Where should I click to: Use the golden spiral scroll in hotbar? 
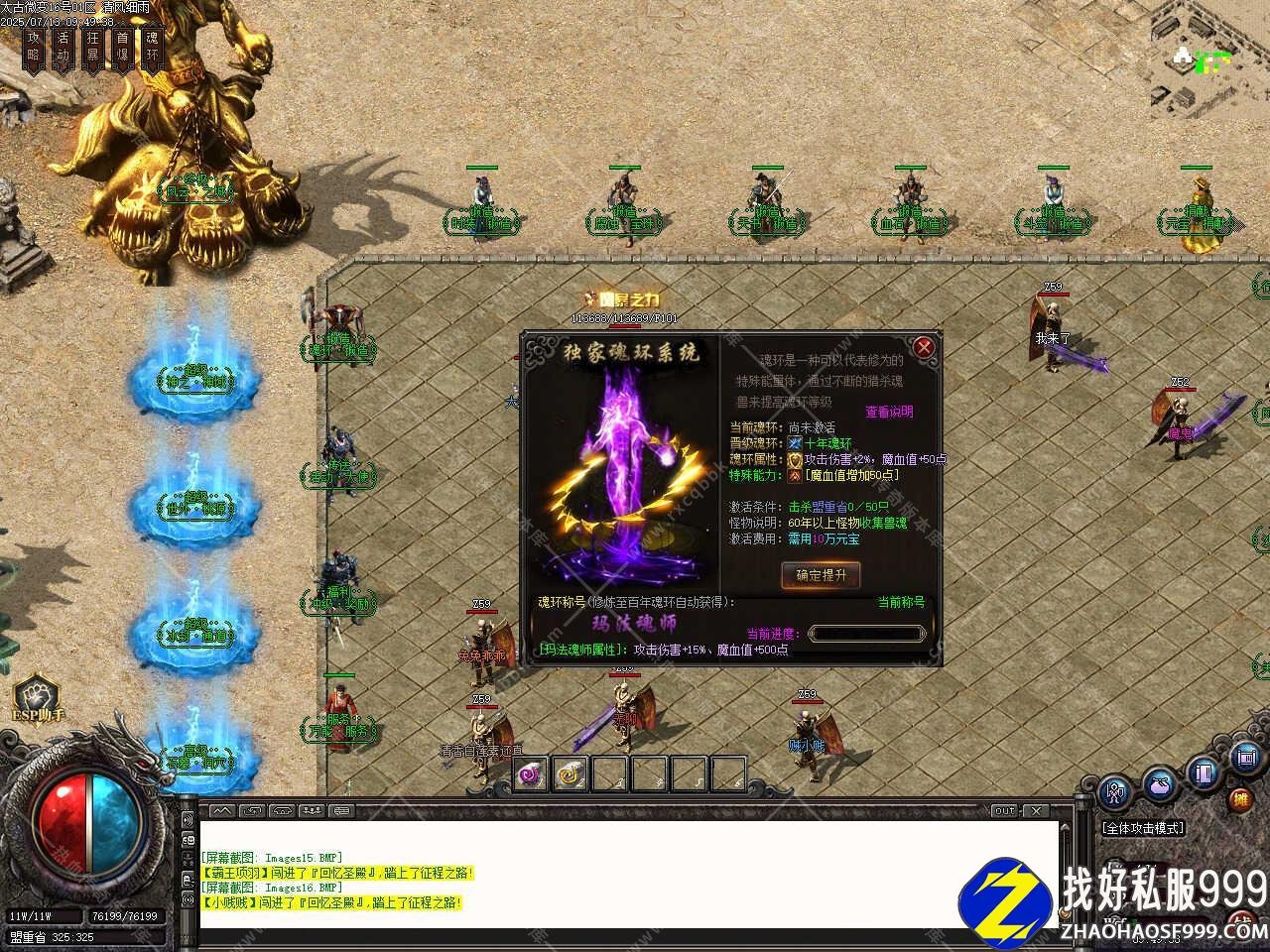click(x=571, y=773)
